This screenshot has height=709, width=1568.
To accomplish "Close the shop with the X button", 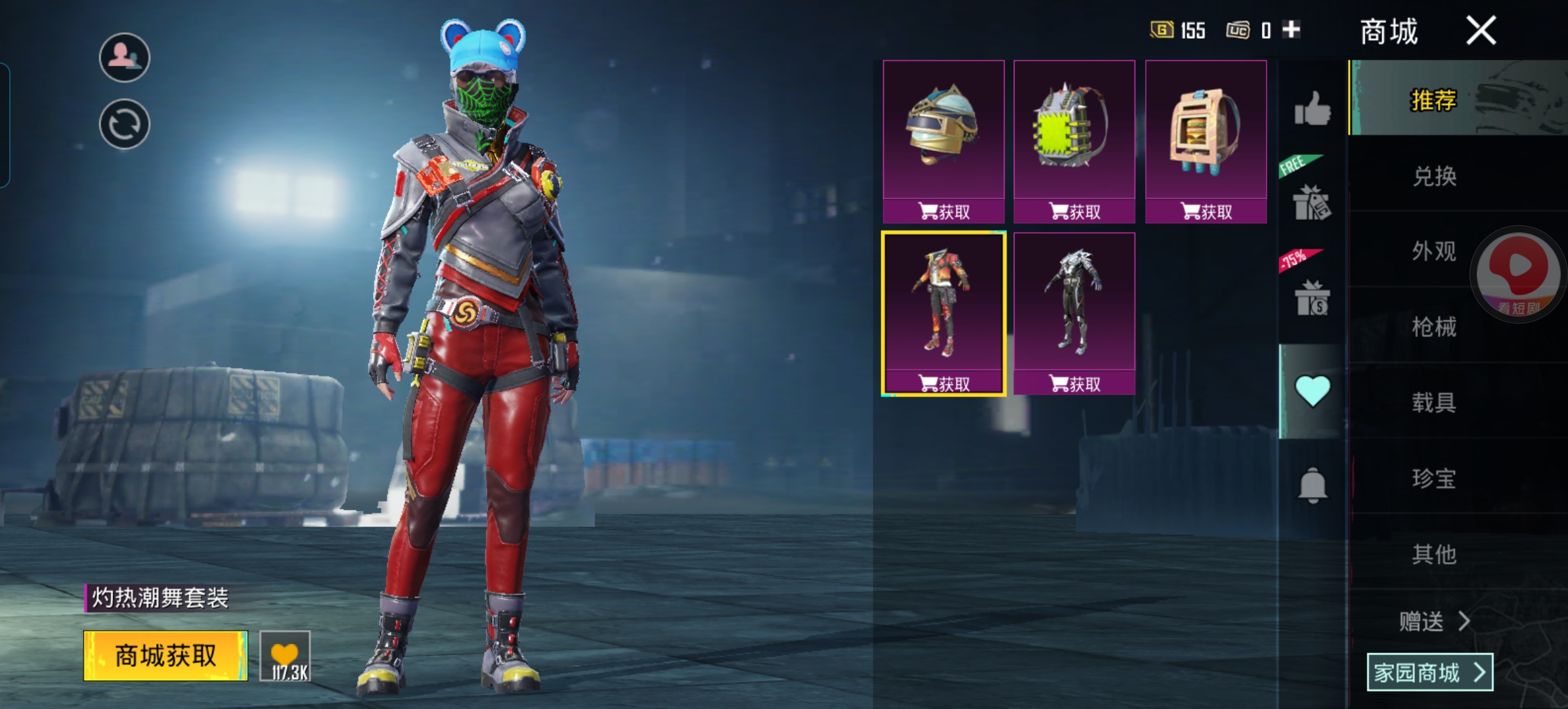I will tap(1481, 31).
